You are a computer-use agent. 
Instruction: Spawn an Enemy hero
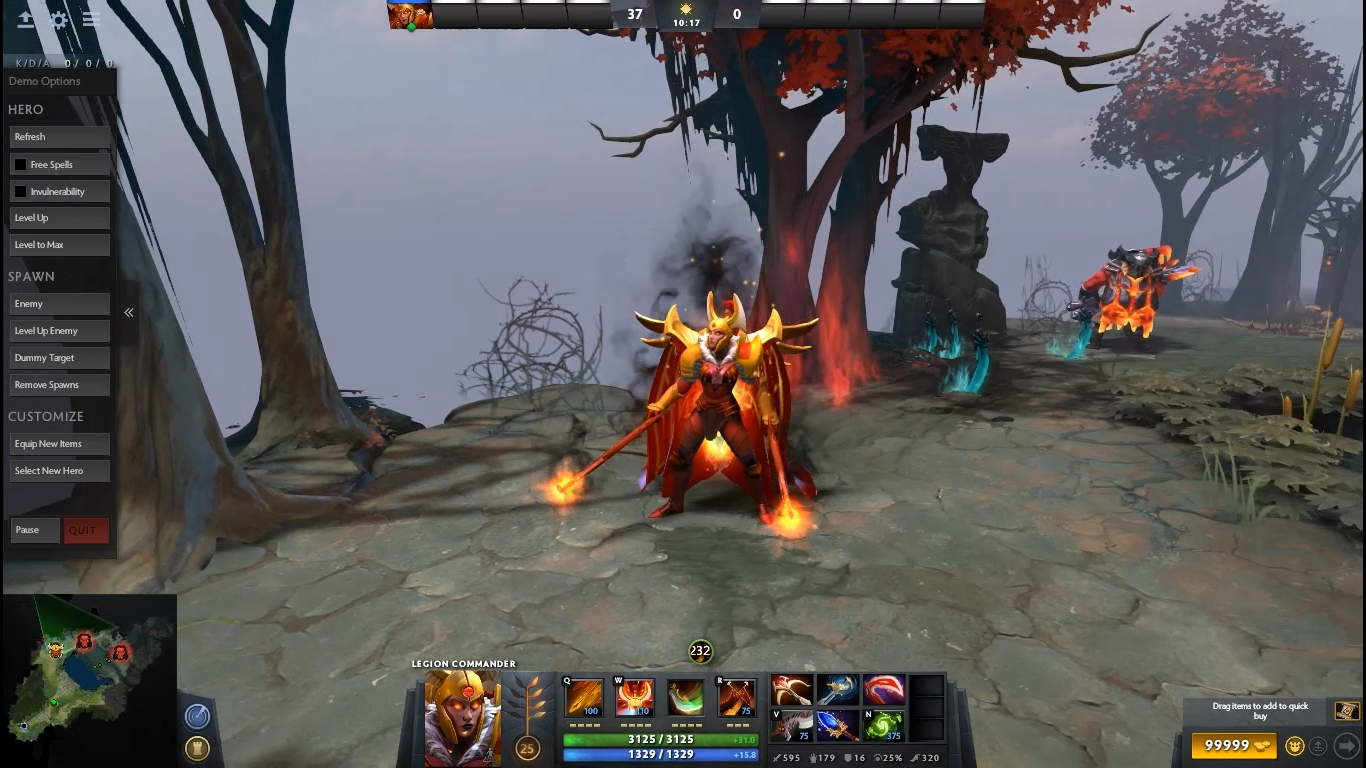click(59, 304)
